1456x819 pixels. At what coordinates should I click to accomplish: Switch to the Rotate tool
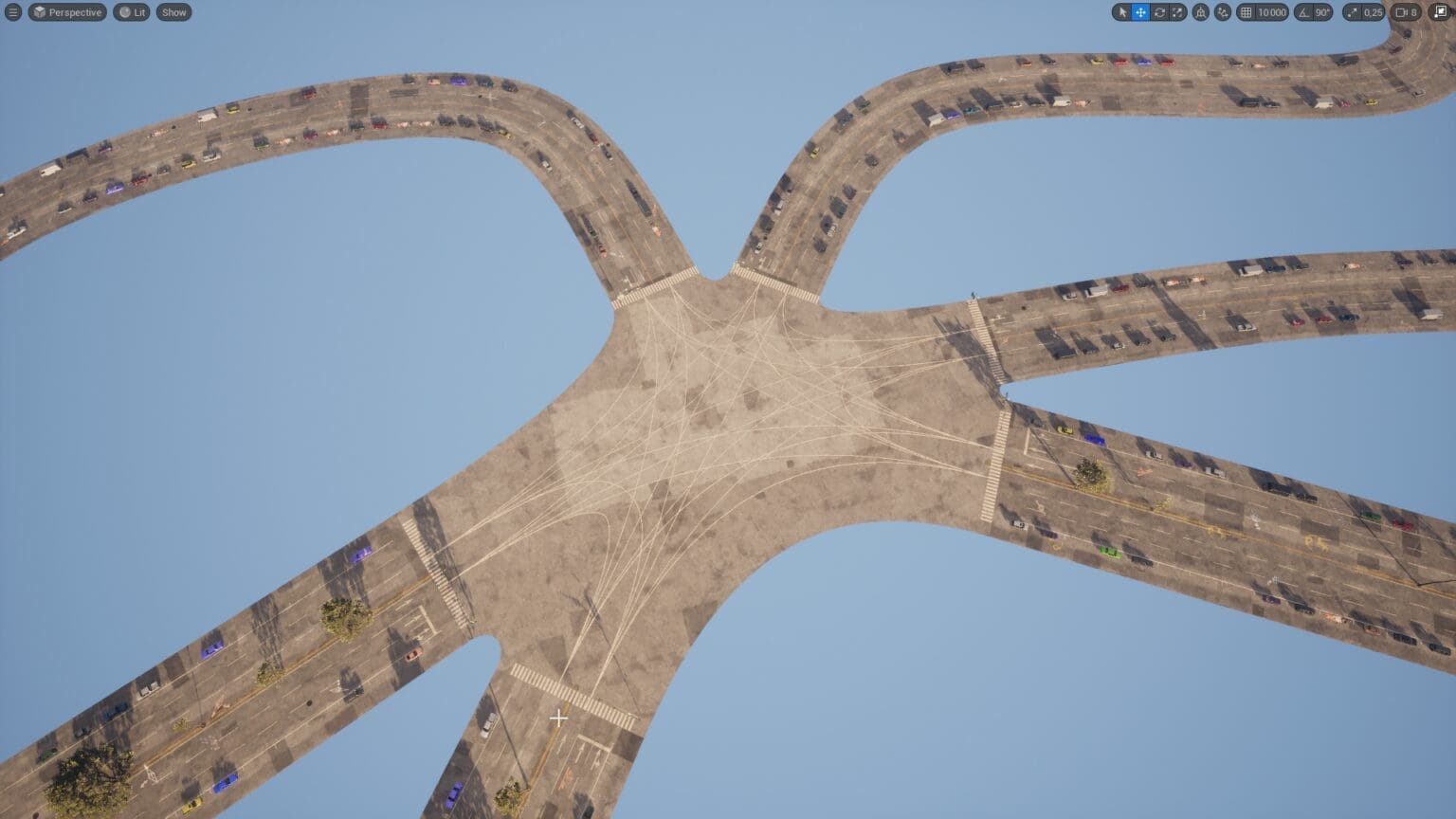pyautogui.click(x=1160, y=12)
